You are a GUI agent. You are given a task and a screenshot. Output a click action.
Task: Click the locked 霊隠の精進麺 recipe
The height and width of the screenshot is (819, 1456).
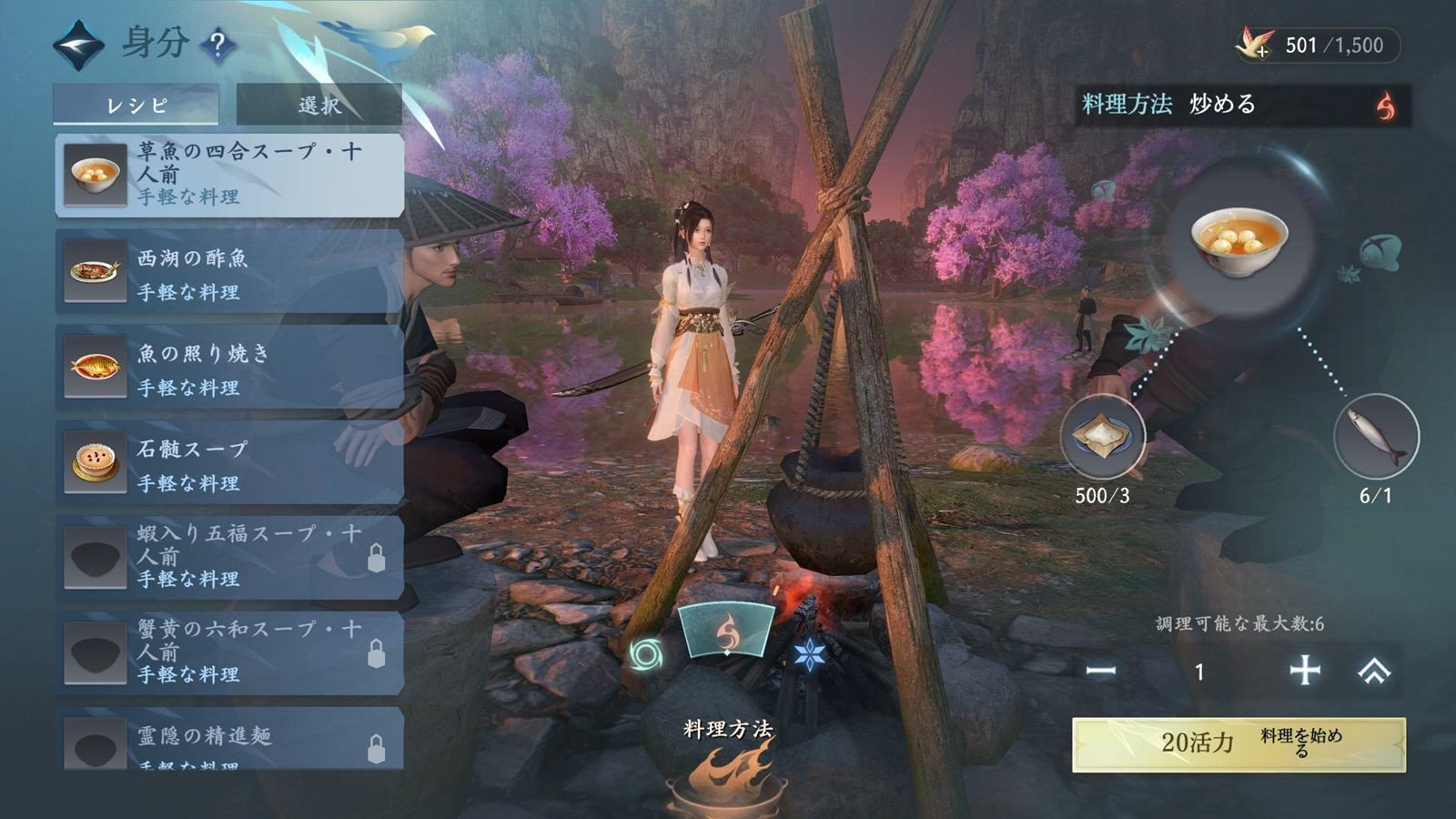(229, 742)
